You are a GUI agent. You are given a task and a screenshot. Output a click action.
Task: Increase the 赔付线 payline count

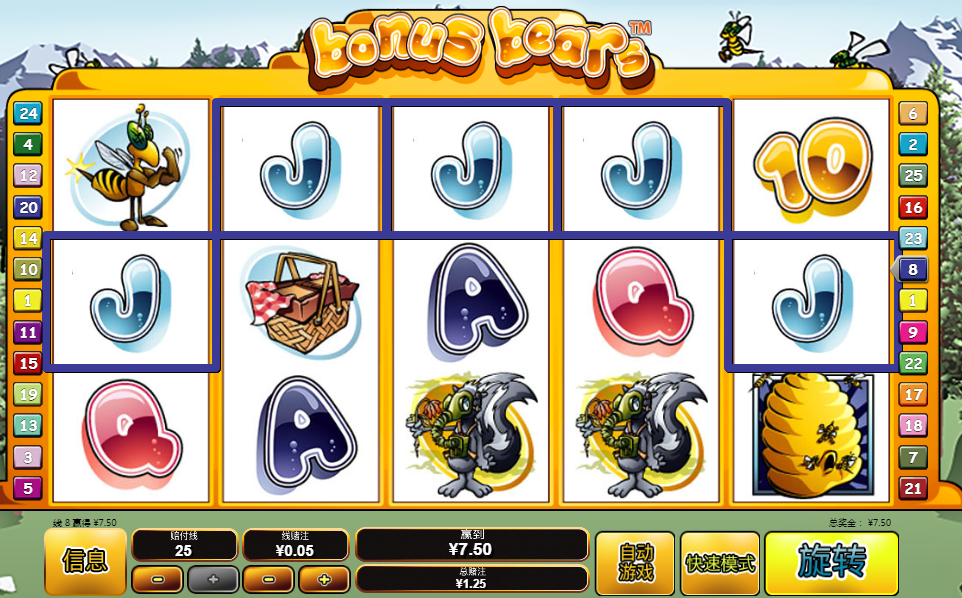coord(213,579)
